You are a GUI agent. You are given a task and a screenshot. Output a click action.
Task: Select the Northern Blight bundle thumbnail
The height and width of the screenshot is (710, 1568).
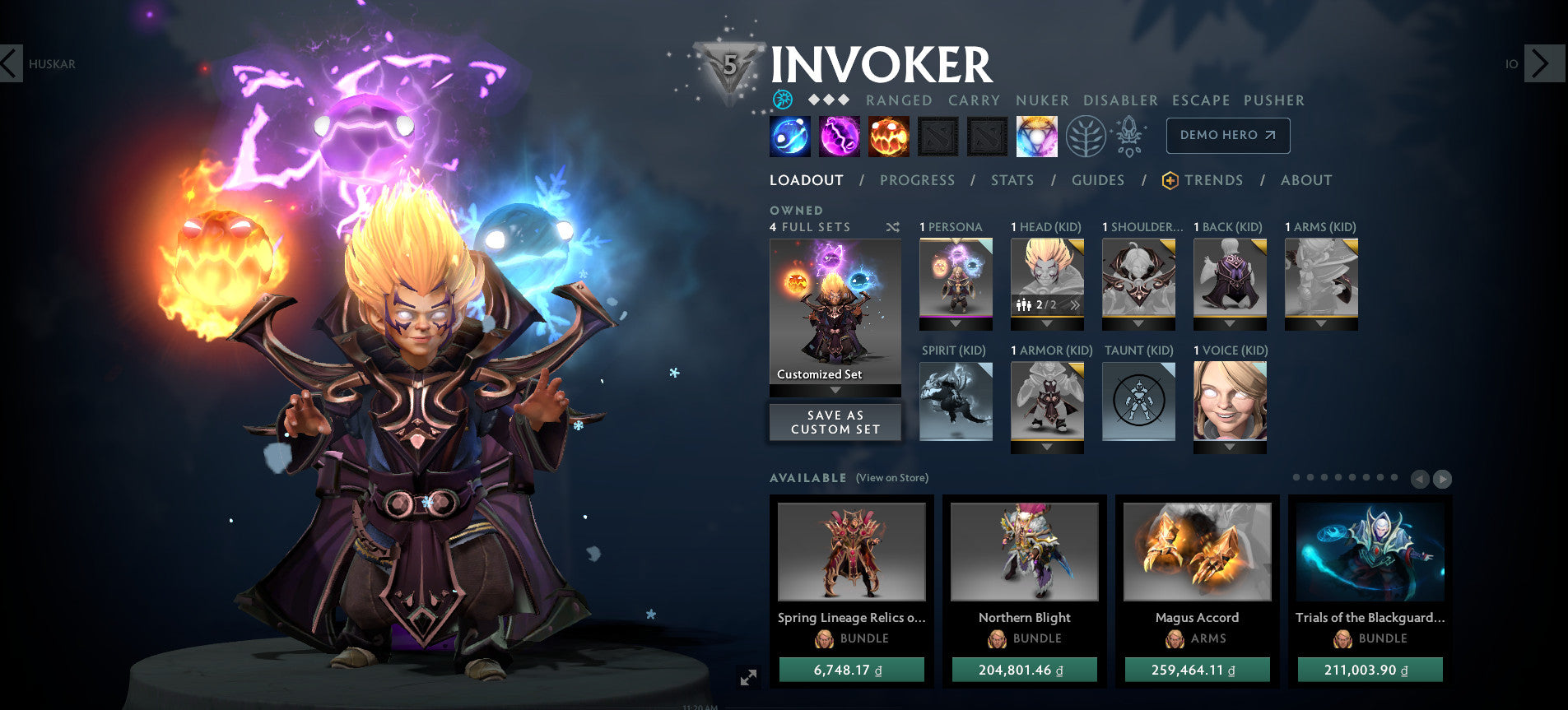pyautogui.click(x=1024, y=552)
